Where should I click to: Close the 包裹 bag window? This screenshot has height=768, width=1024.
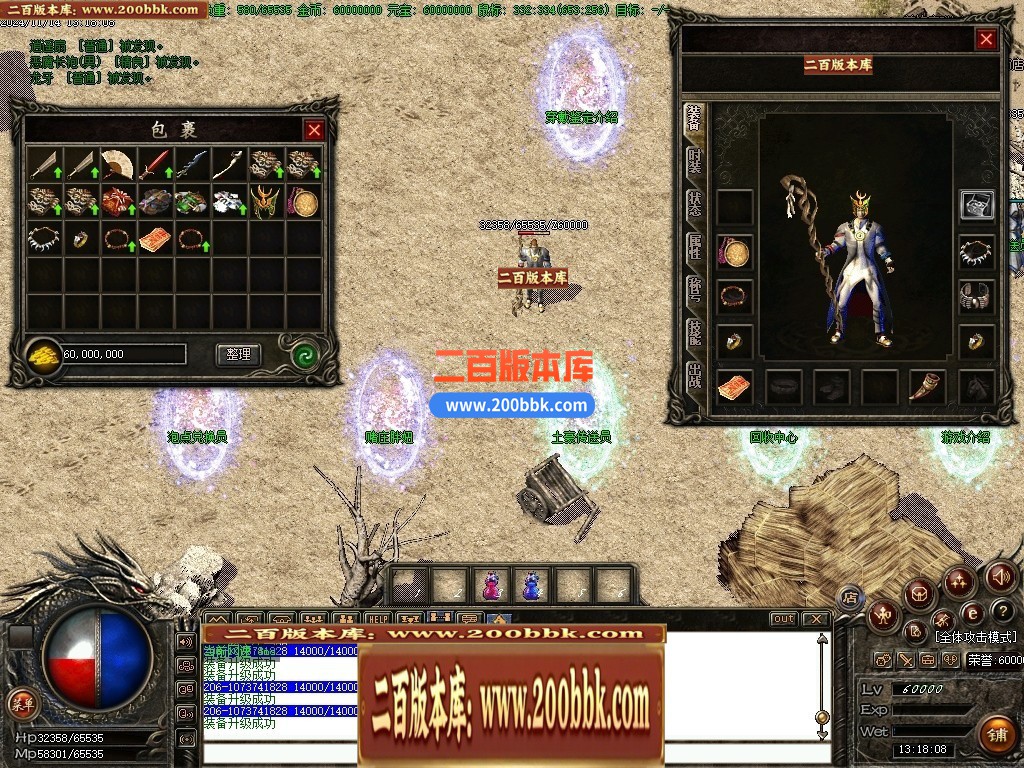click(x=314, y=130)
